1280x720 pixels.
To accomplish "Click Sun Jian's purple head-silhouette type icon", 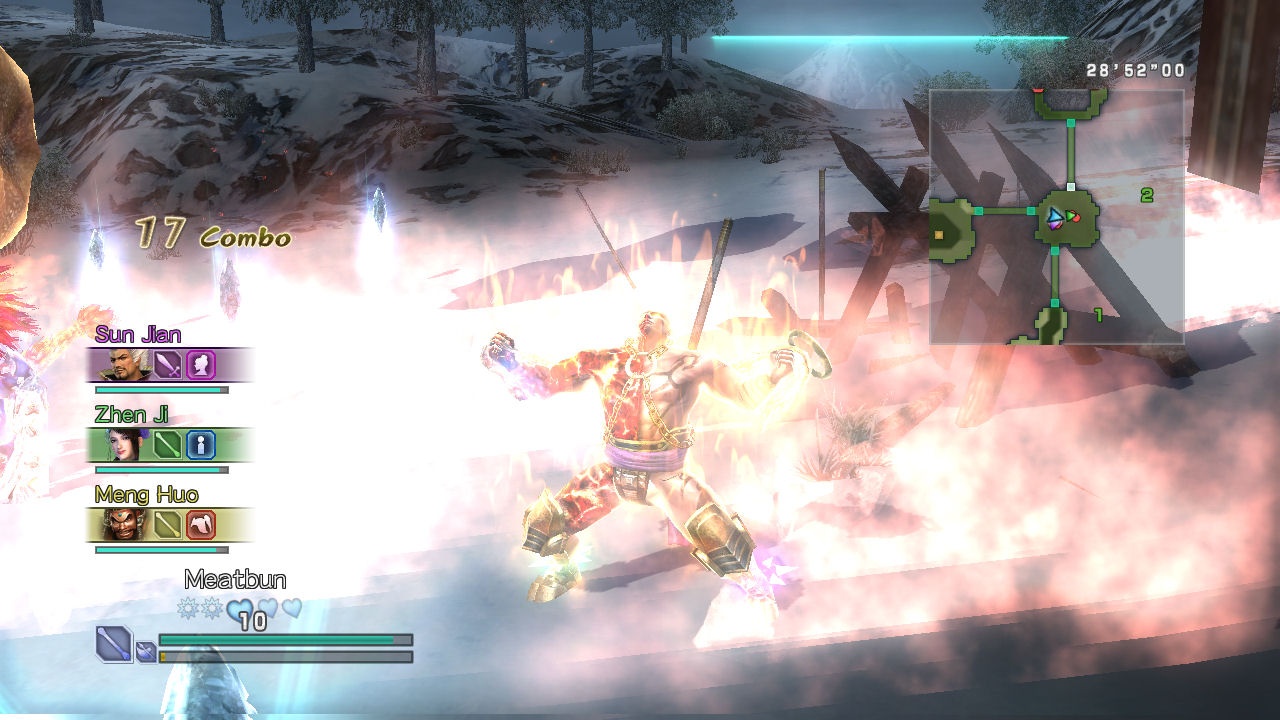I will [201, 364].
